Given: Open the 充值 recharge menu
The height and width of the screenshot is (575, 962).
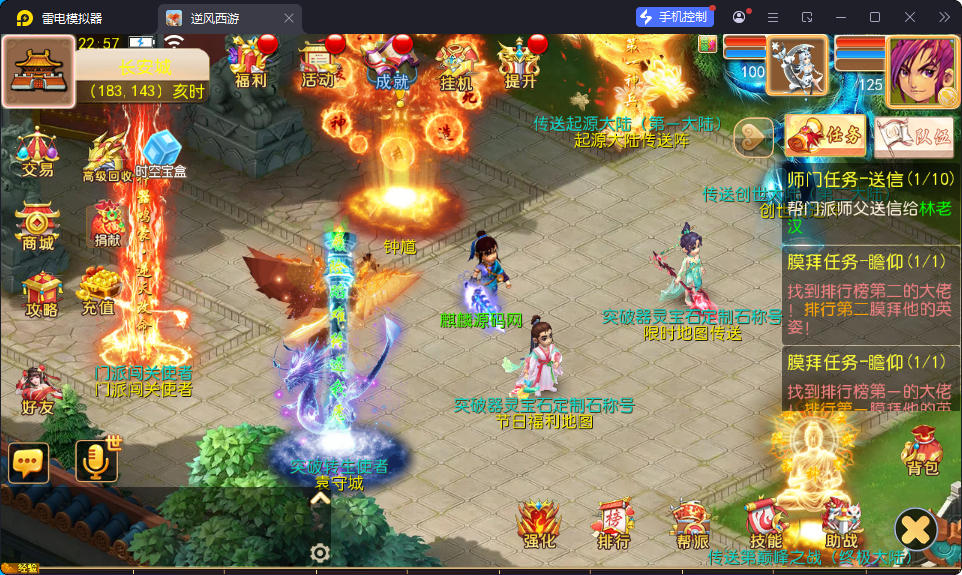Looking at the screenshot, I should point(98,292).
